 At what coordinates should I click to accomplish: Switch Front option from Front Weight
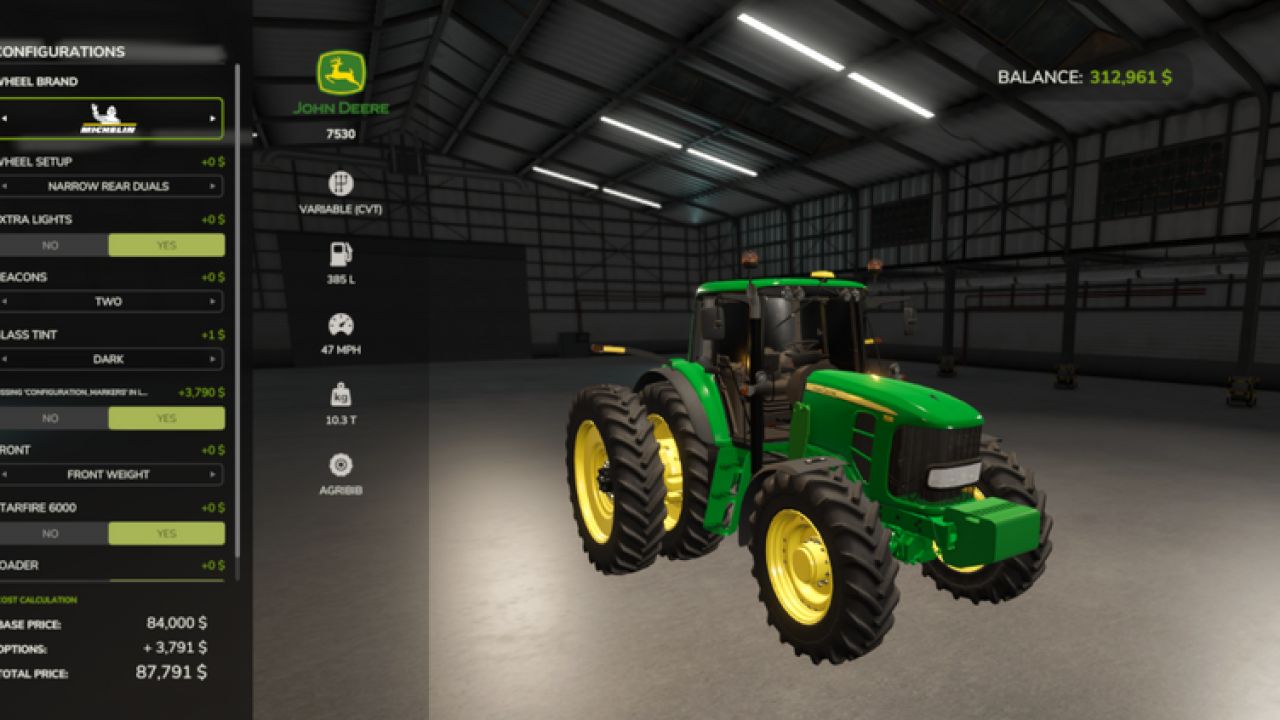213,475
